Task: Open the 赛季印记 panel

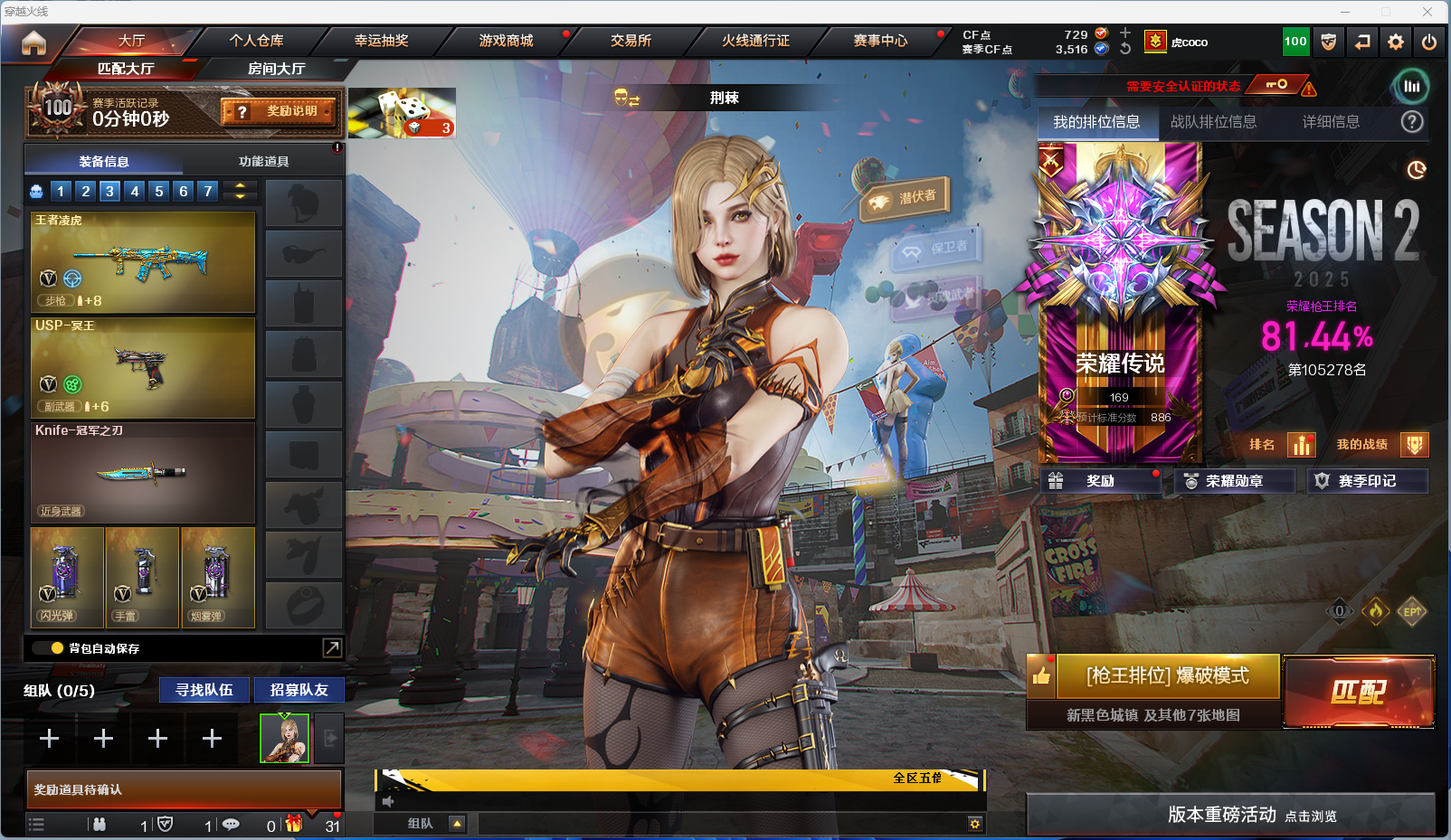Action: click(x=1367, y=481)
